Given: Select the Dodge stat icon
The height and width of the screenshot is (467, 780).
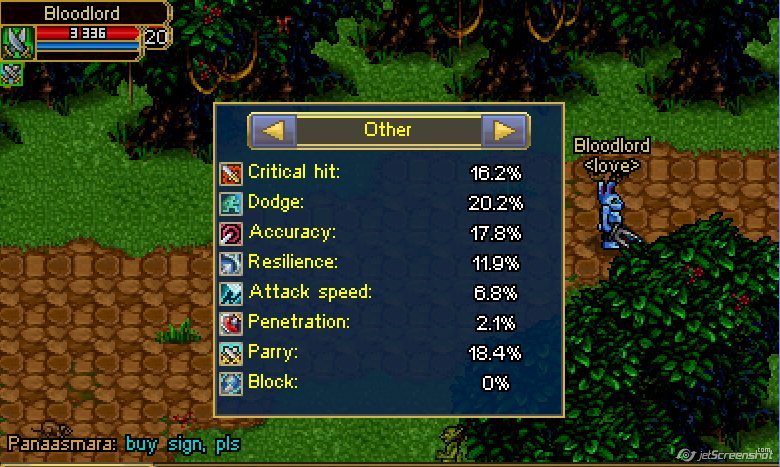Looking at the screenshot, I should click(231, 203).
